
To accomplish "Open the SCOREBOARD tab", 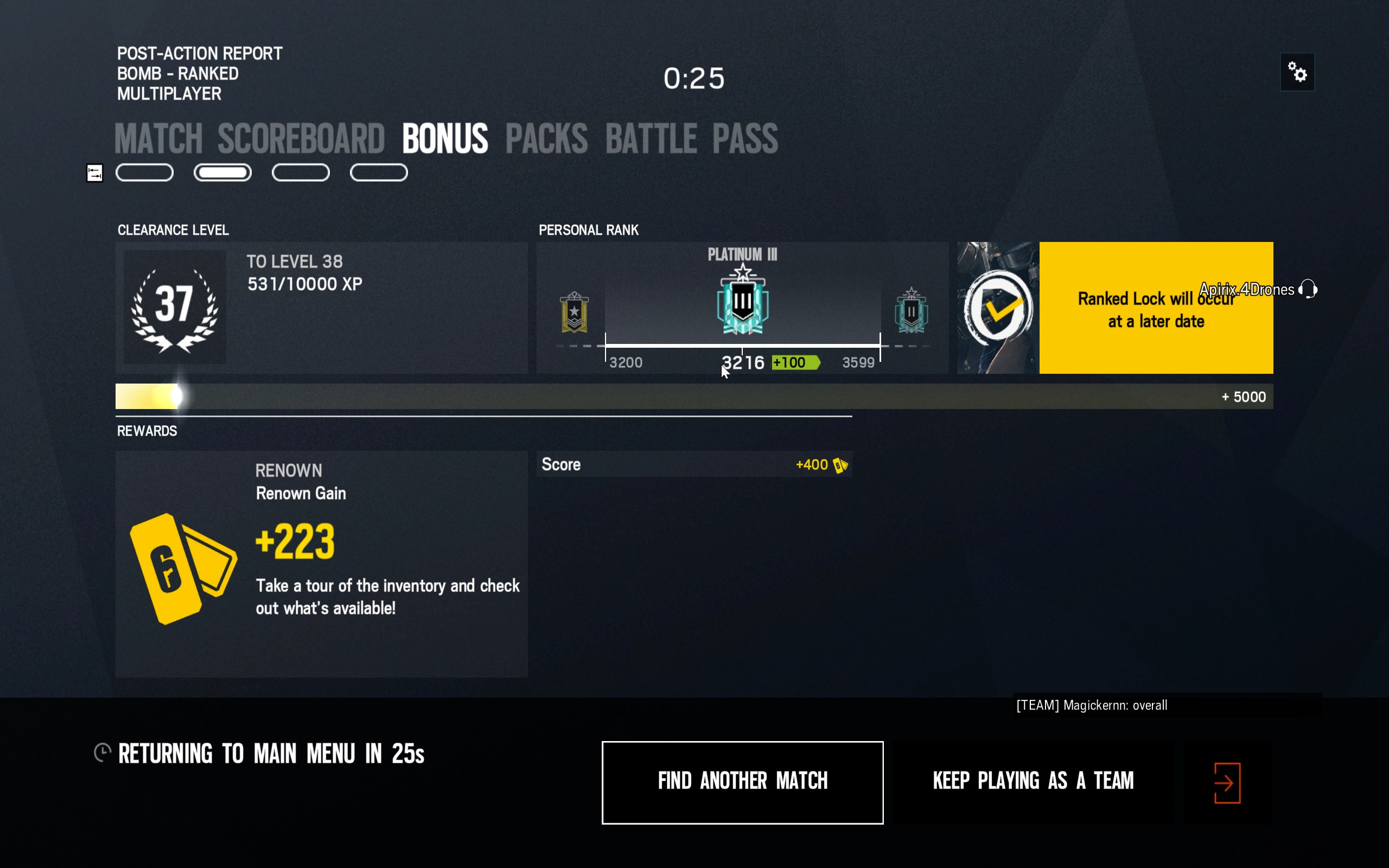I will (301, 138).
